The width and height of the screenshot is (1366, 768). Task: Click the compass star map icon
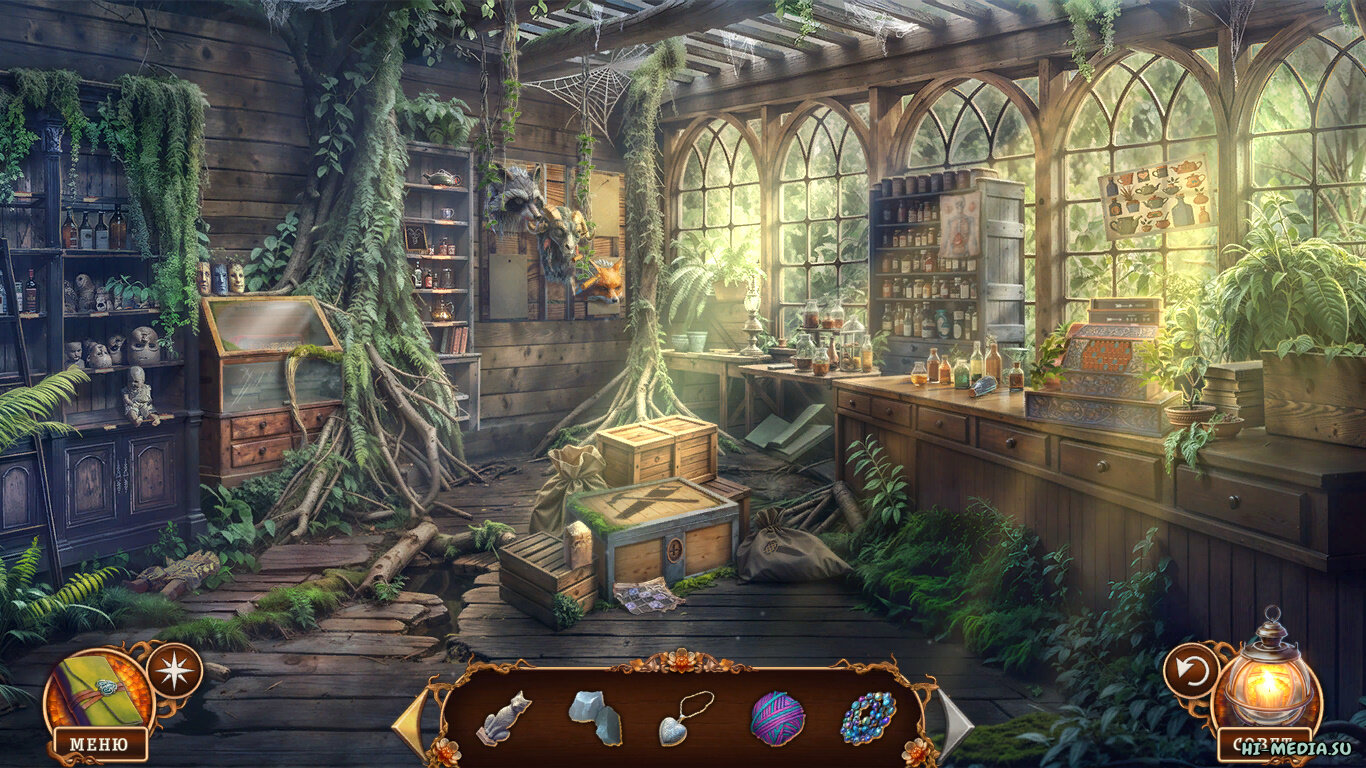(175, 670)
